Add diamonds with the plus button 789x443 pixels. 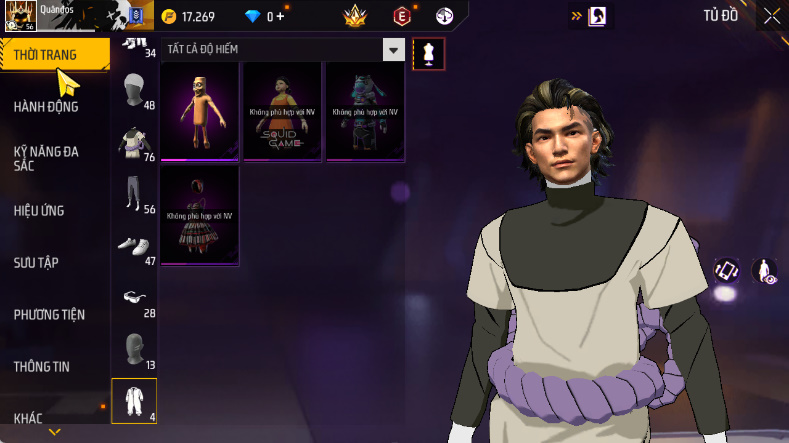pos(280,16)
